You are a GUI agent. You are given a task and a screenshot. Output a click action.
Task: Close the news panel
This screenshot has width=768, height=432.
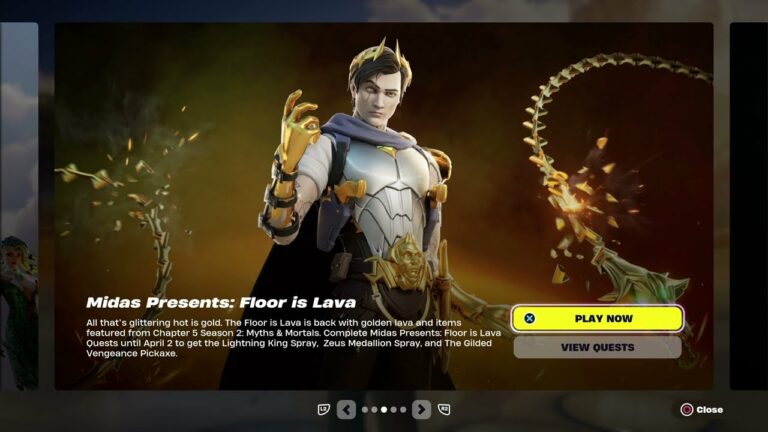point(701,409)
